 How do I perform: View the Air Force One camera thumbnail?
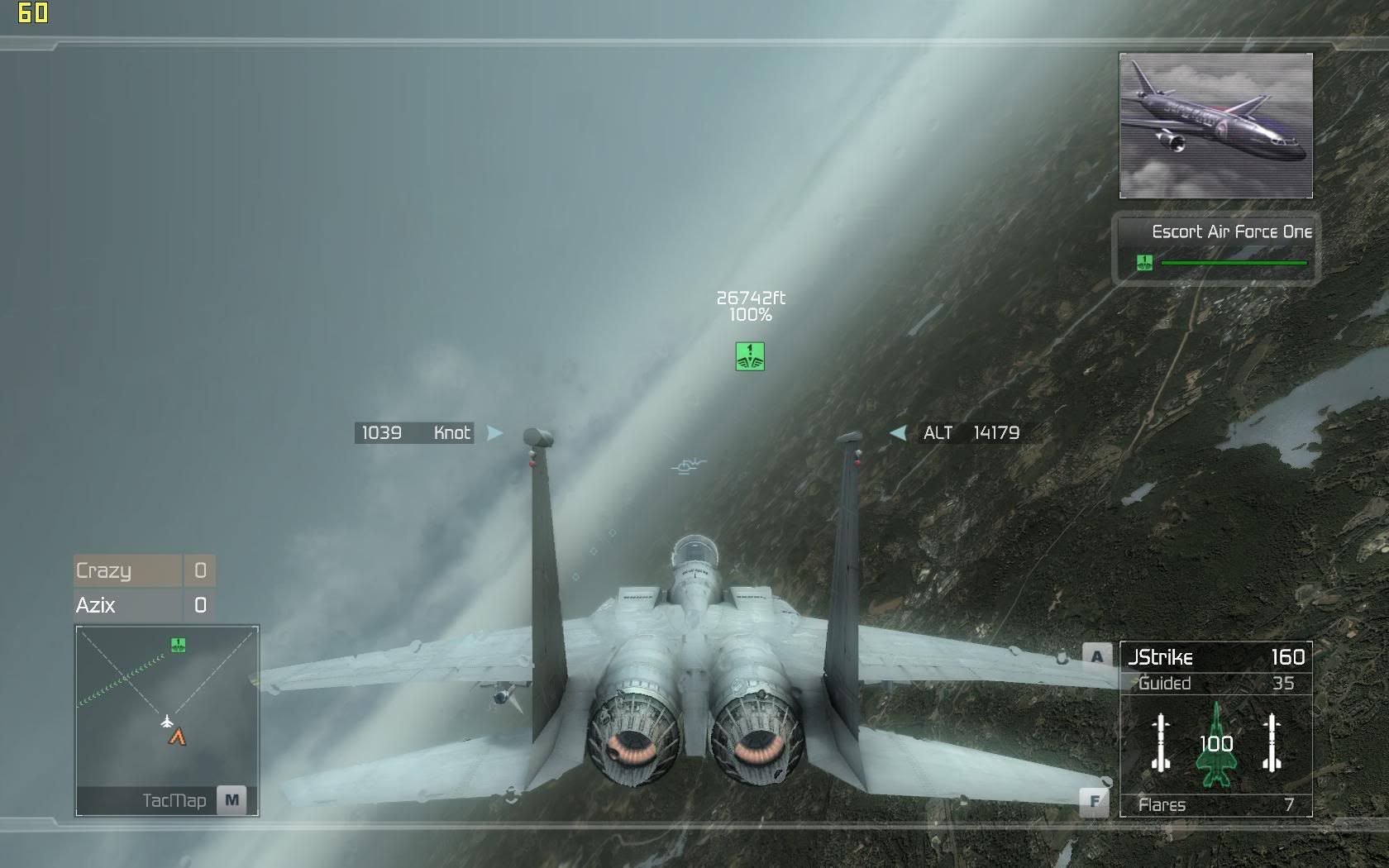pyautogui.click(x=1215, y=126)
